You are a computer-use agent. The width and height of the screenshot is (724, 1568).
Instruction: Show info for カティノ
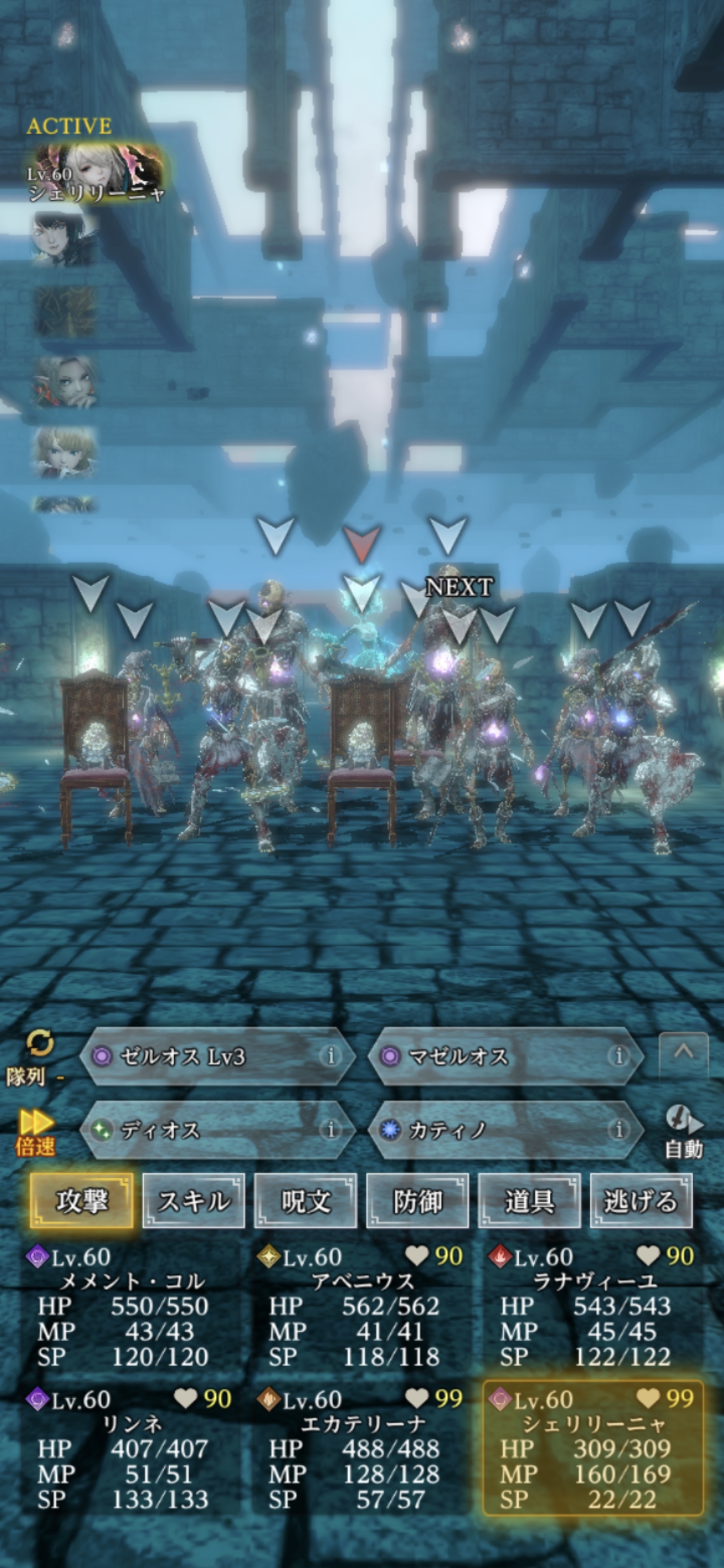click(618, 1130)
